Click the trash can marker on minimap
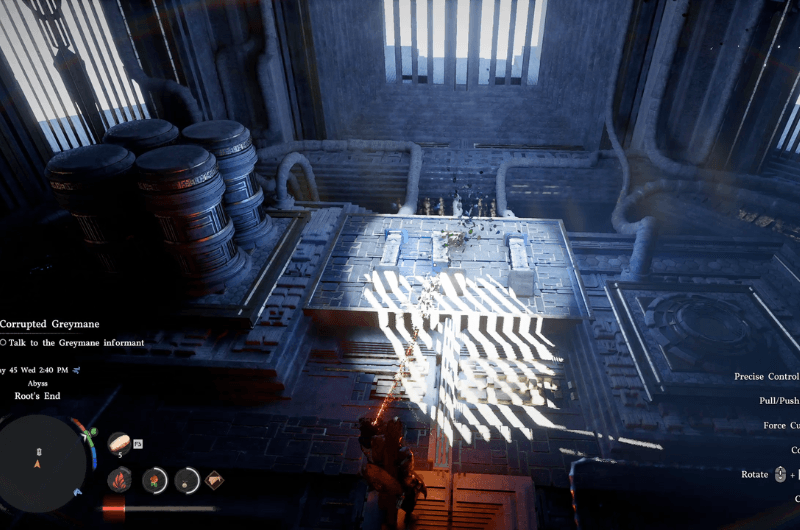 pyautogui.click(x=39, y=452)
